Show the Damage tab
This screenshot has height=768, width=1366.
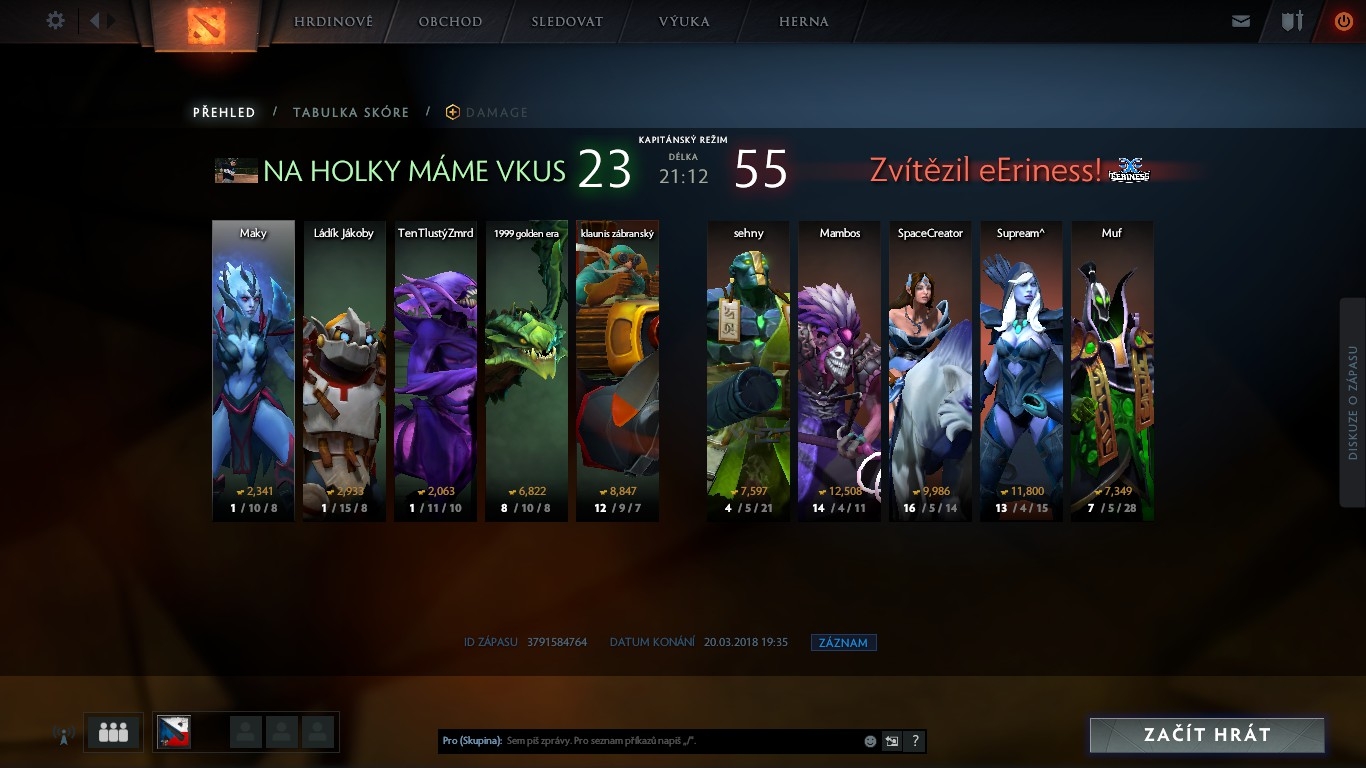pyautogui.click(x=496, y=113)
